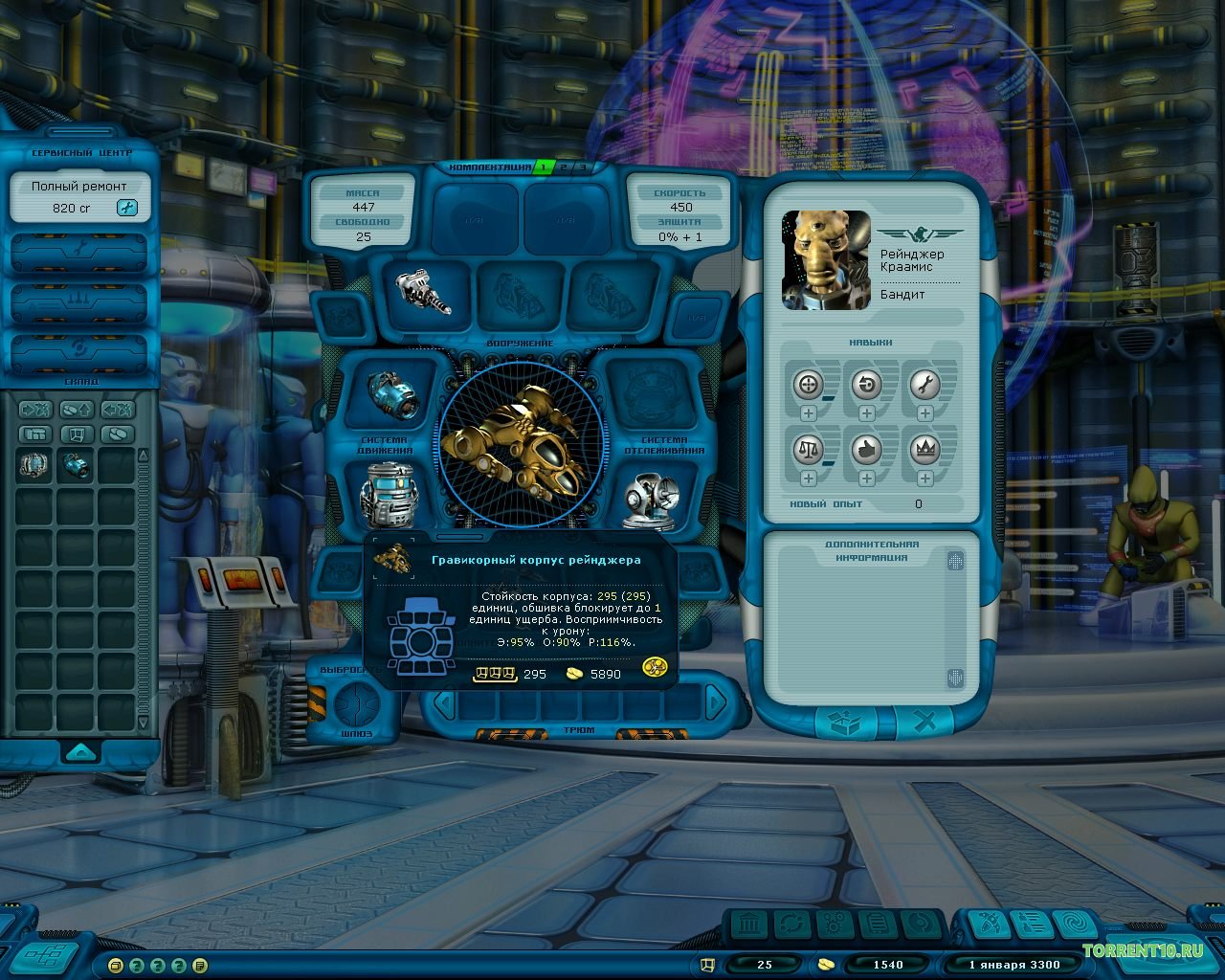
Task: Add a point to the trade scales skill
Action: (809, 478)
